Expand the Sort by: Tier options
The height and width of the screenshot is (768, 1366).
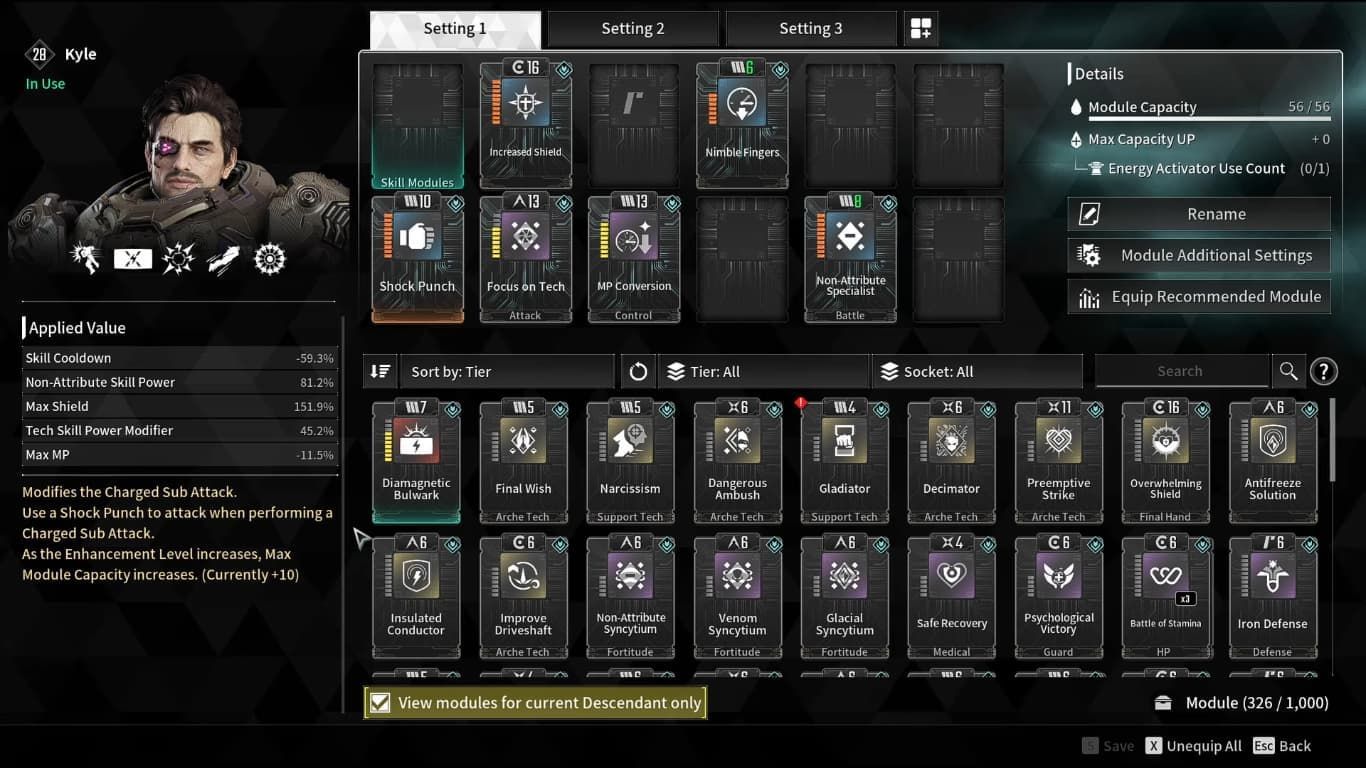506,370
